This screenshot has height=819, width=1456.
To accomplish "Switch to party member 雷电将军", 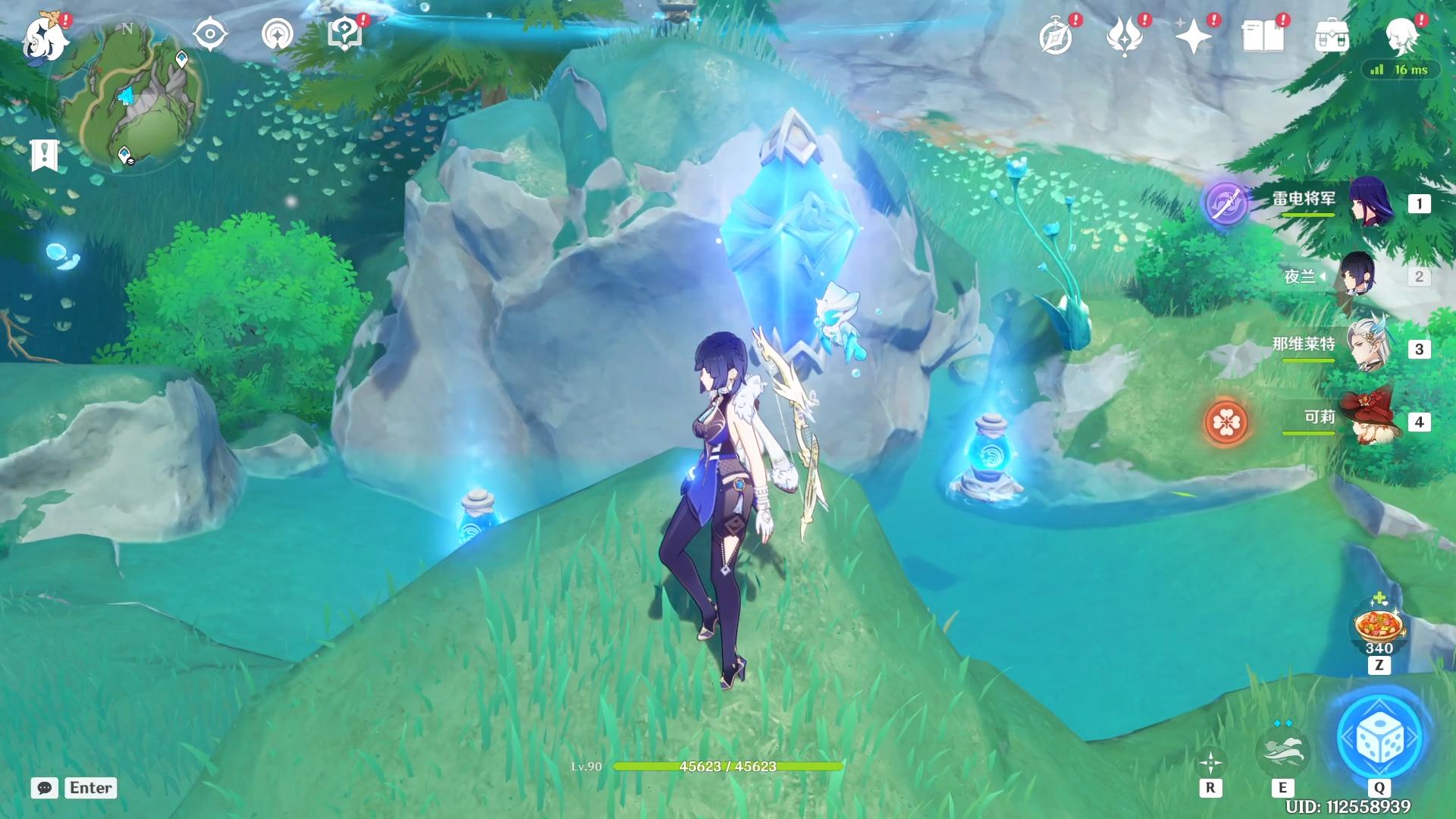I will click(x=1371, y=203).
